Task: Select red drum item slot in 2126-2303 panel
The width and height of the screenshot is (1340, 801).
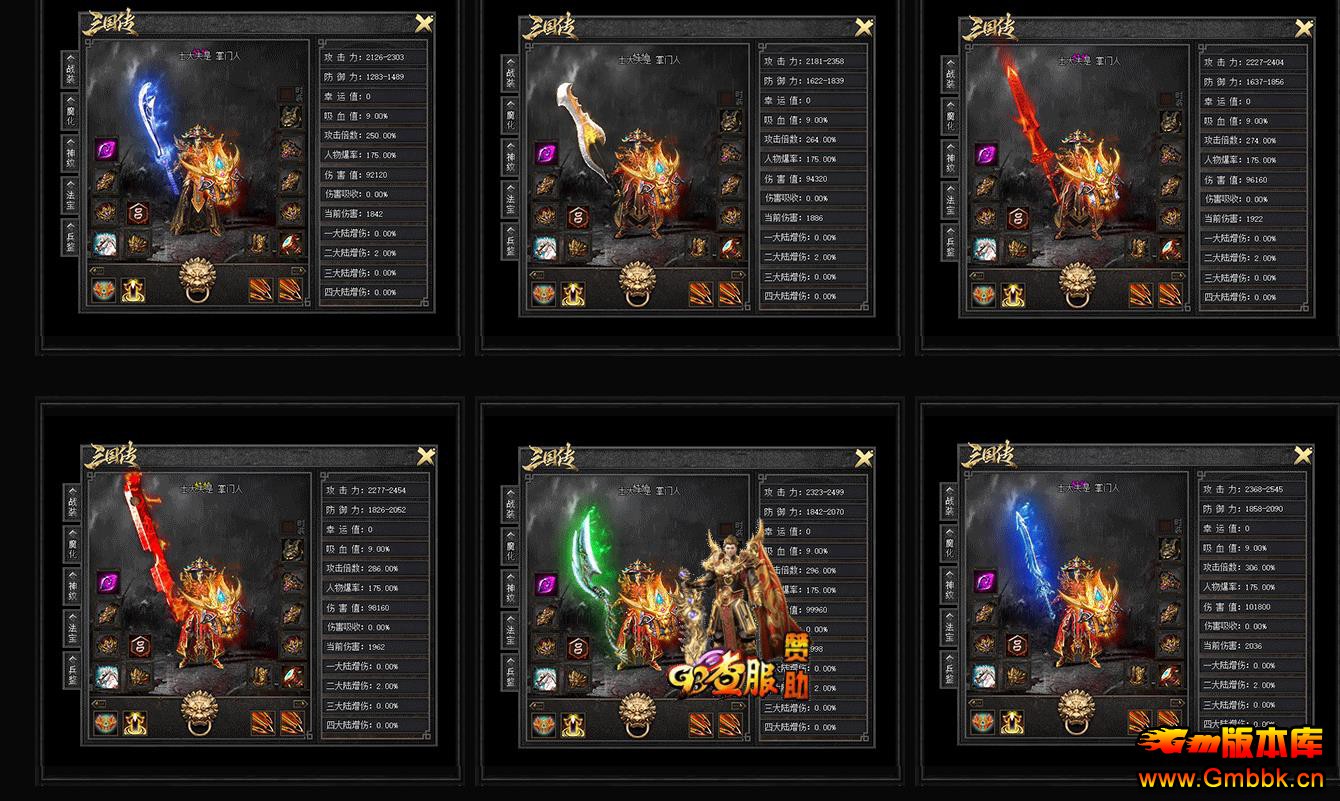Action: [x=291, y=242]
